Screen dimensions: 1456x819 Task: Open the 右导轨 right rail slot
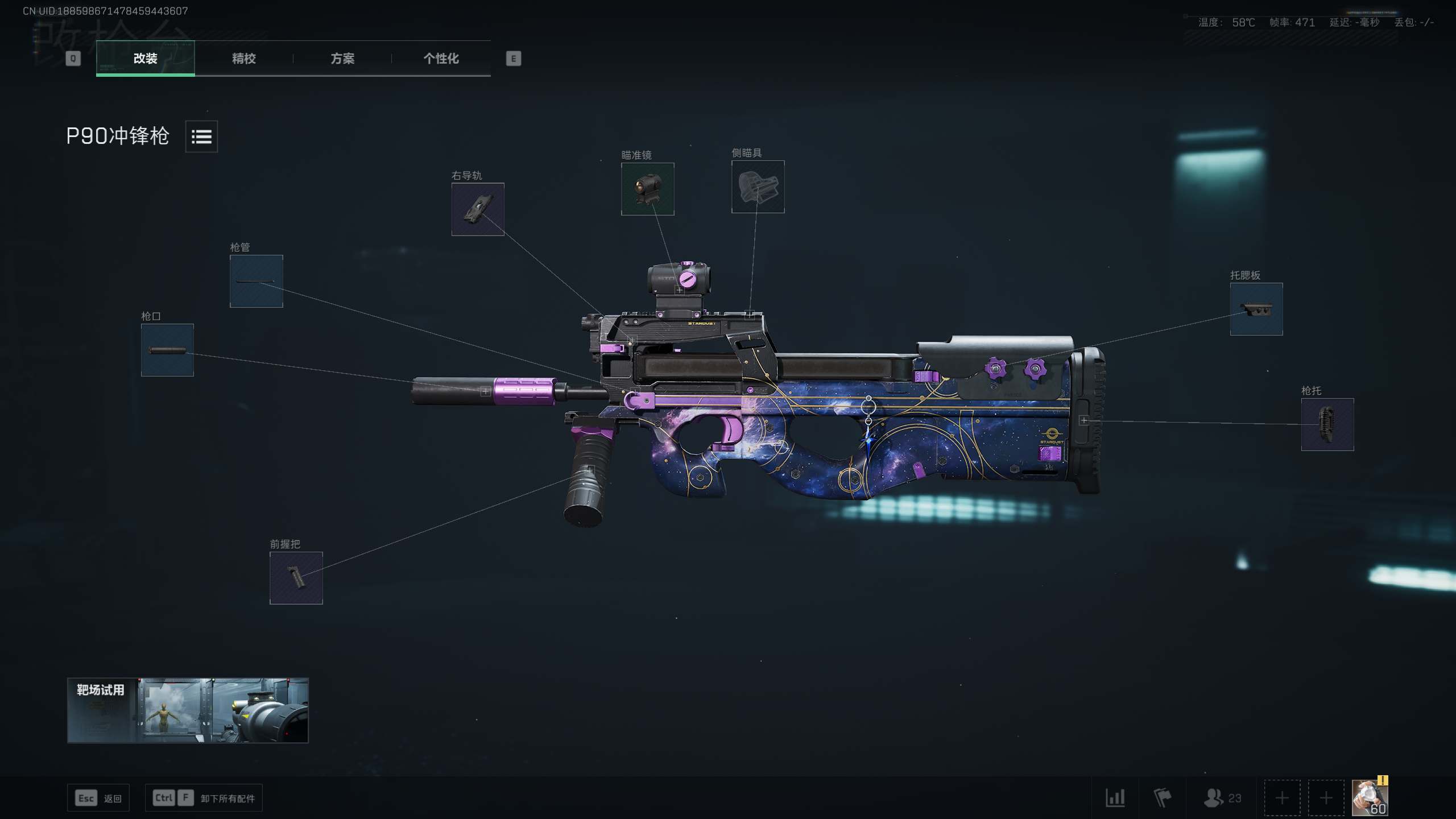(478, 210)
